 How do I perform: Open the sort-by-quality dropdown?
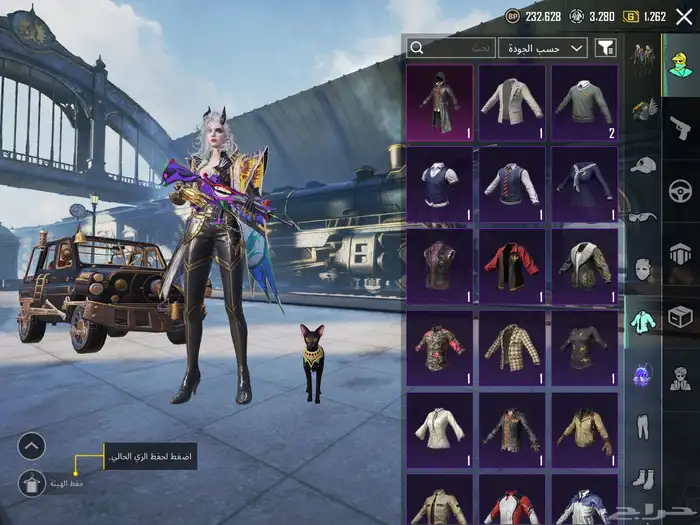[x=544, y=47]
